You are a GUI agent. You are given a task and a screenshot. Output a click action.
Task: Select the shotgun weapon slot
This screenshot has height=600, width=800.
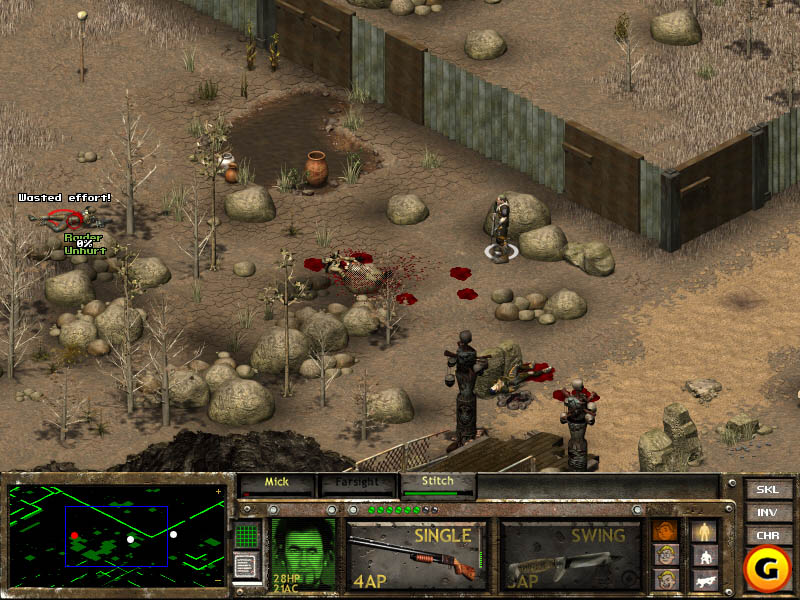pos(416,554)
